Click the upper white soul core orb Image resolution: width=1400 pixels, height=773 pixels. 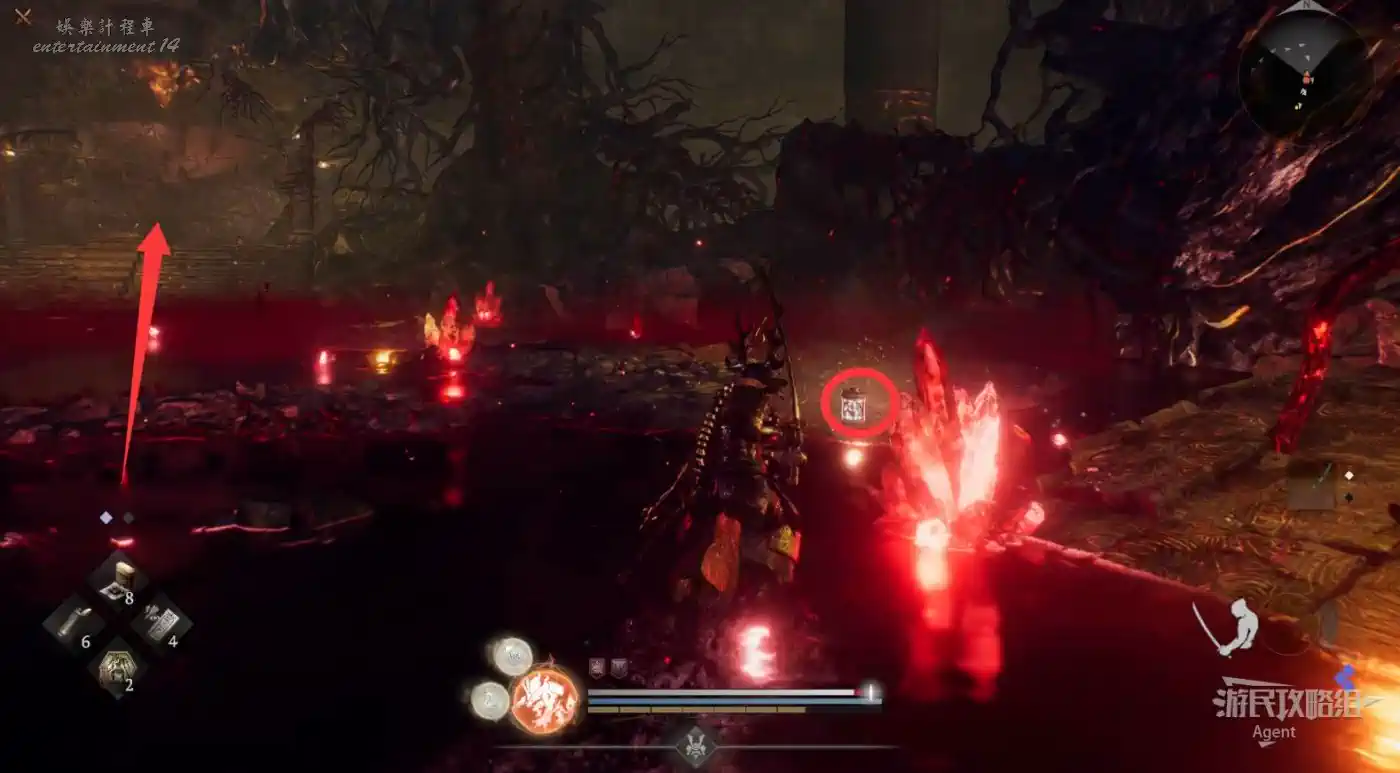512,656
